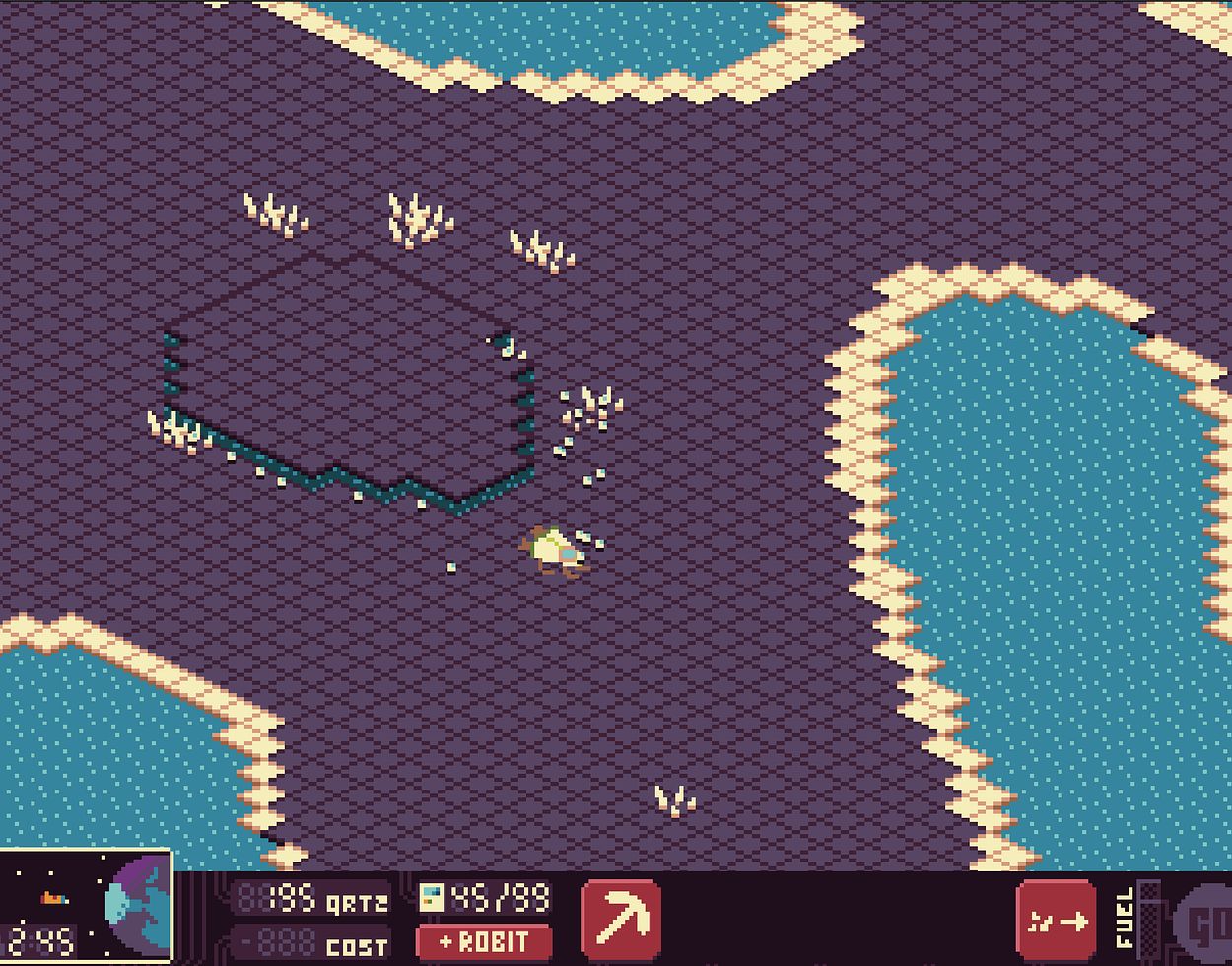Hit the round GO launch button

pos(1207,925)
